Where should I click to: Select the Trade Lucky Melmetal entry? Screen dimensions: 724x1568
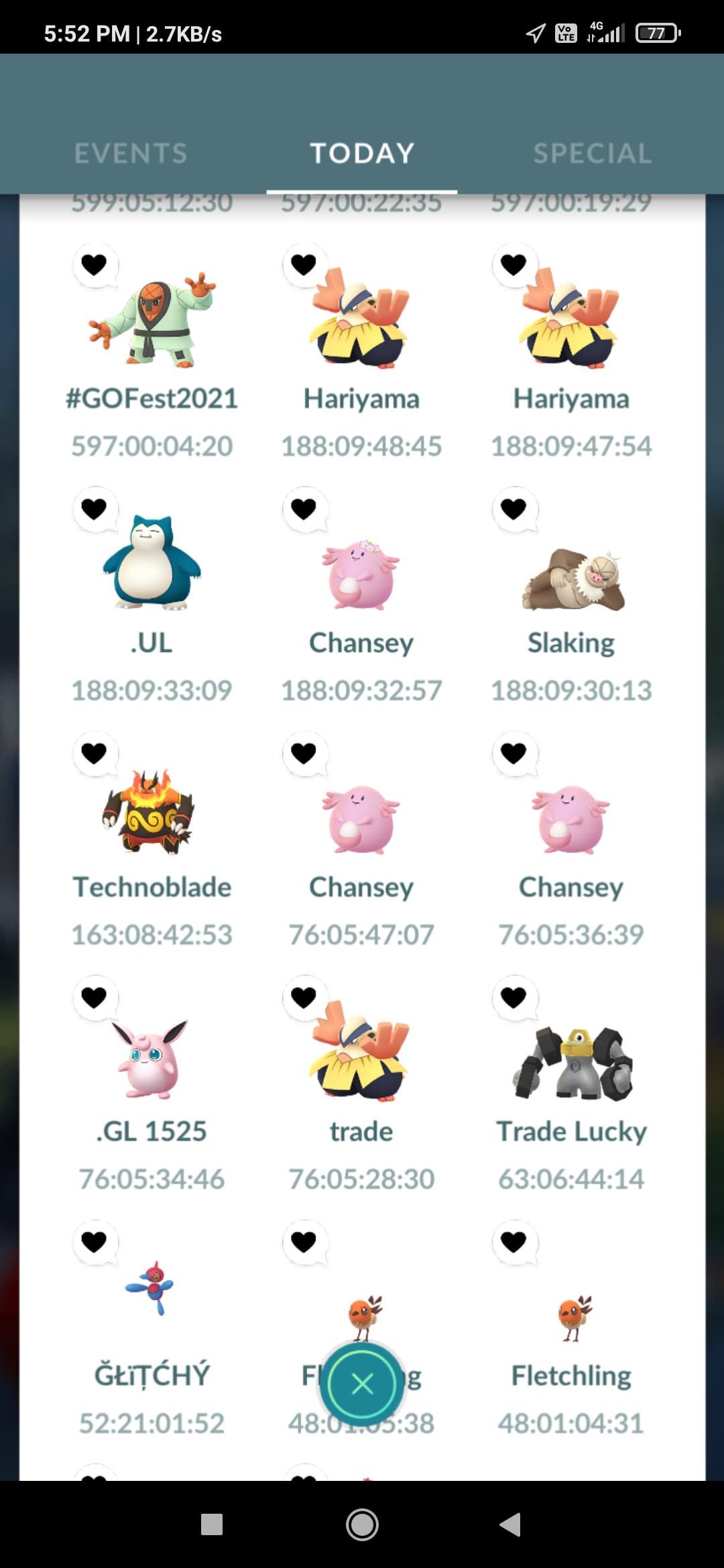pyautogui.click(x=572, y=1065)
